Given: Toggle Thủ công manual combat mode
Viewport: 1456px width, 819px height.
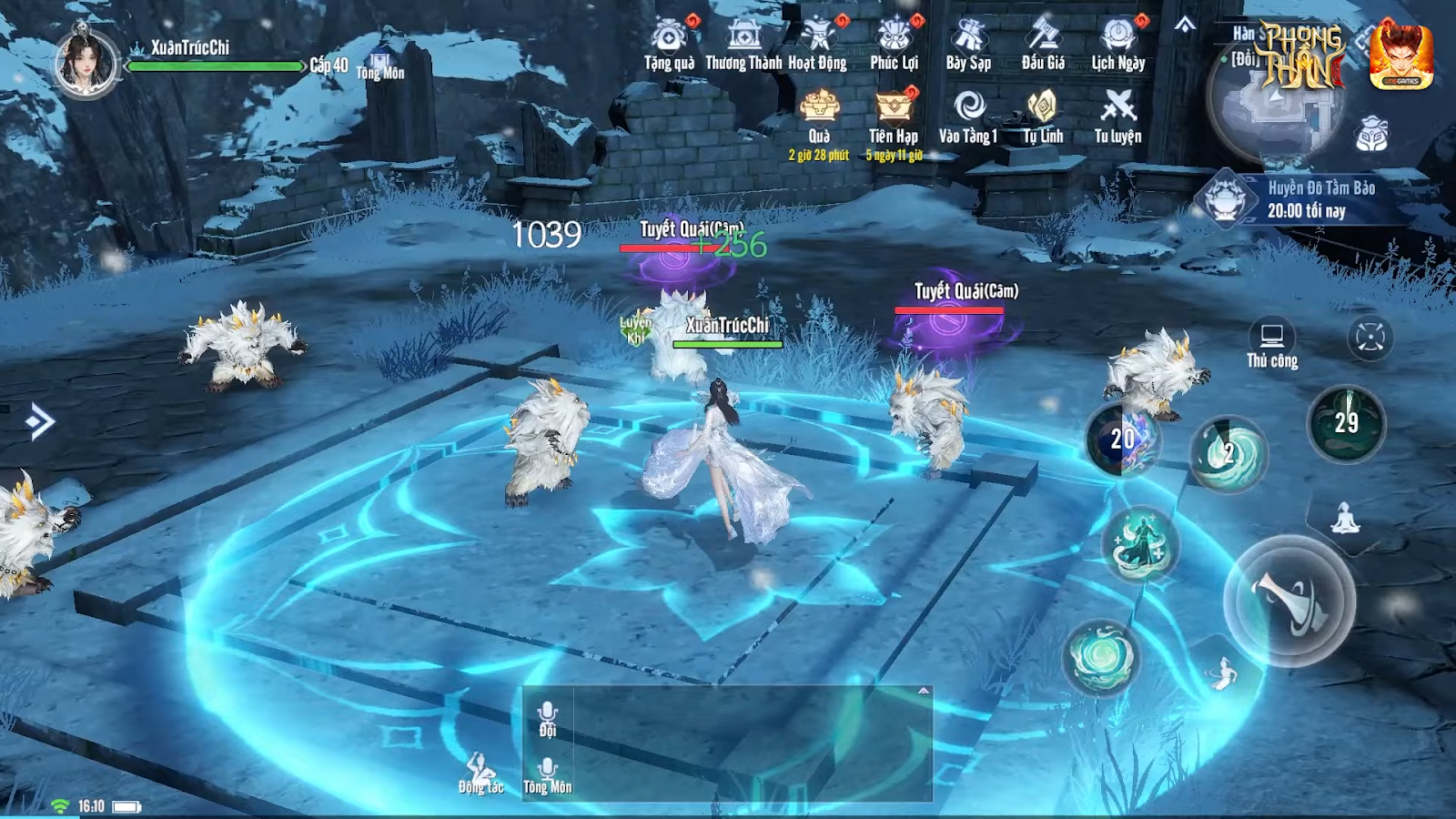Looking at the screenshot, I should point(1272,344).
